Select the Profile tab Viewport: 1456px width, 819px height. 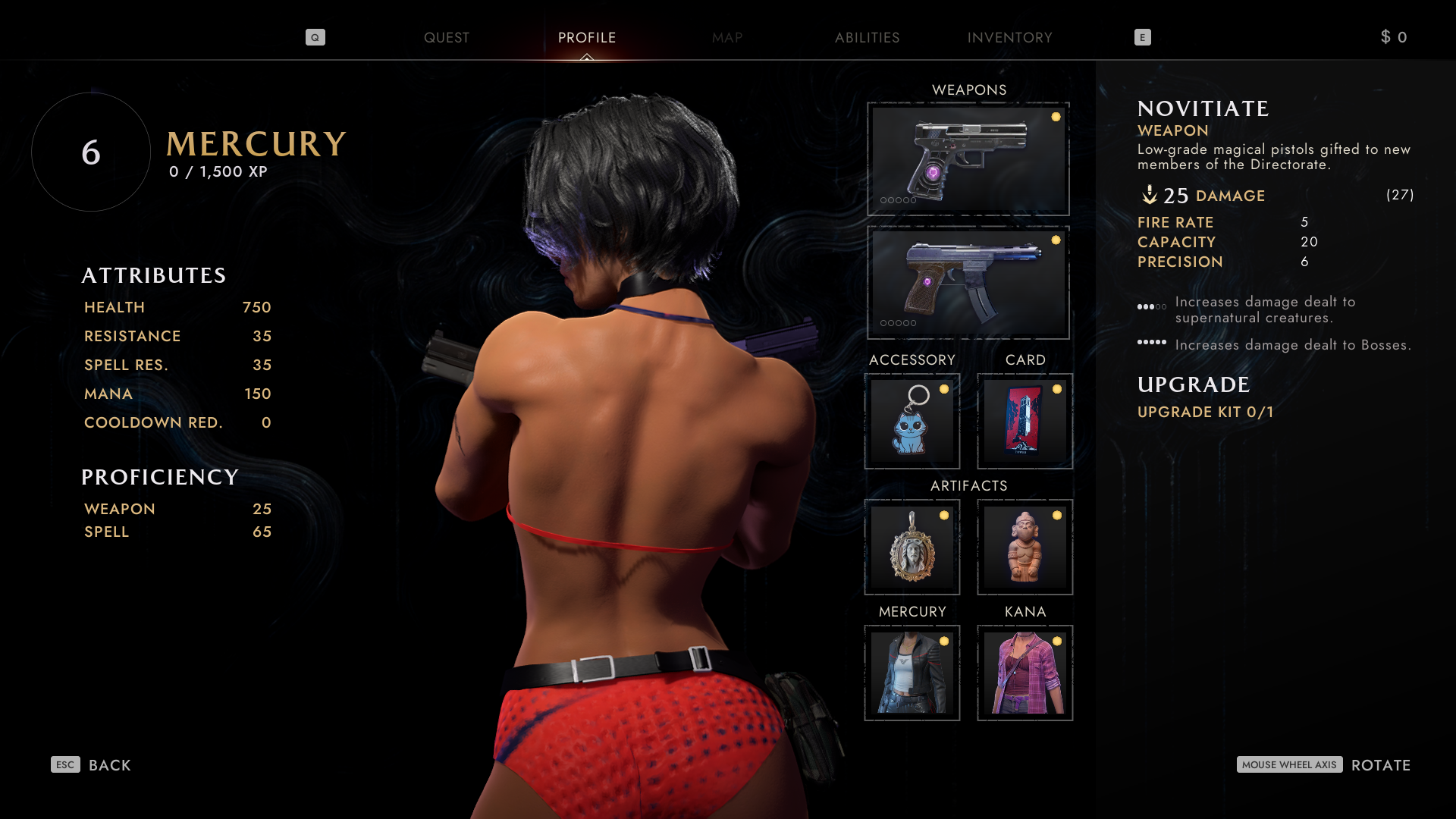coord(586,38)
